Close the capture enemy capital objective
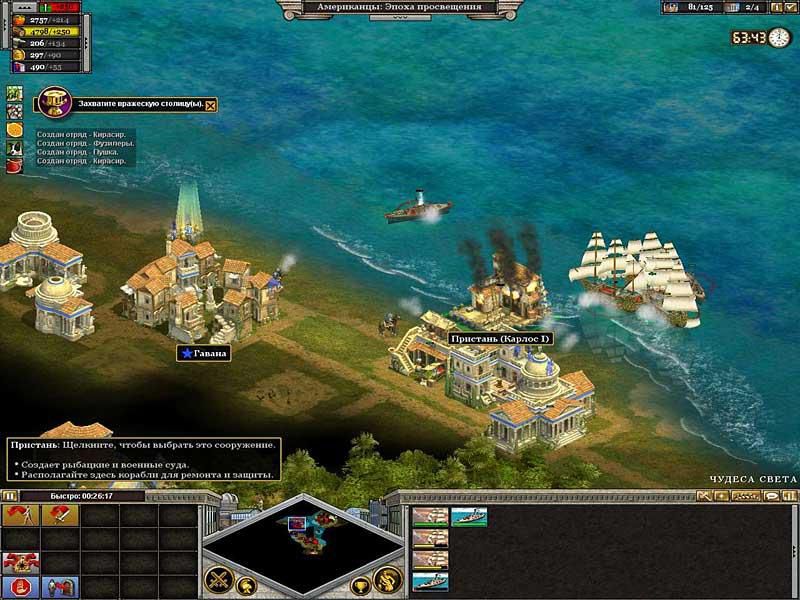Image resolution: width=800 pixels, height=600 pixels. [210, 104]
